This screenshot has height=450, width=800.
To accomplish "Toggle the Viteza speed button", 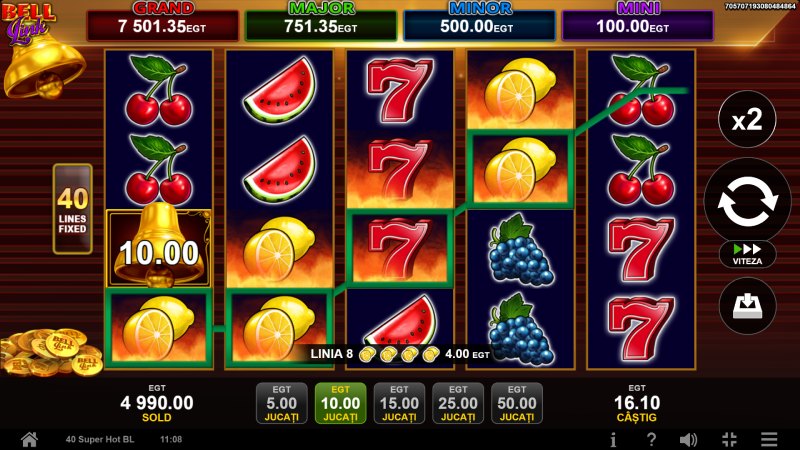I will click(x=747, y=254).
